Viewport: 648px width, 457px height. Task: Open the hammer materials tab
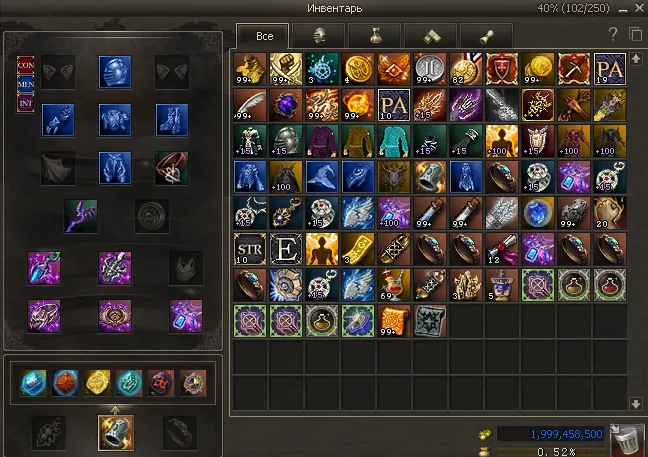coord(430,37)
